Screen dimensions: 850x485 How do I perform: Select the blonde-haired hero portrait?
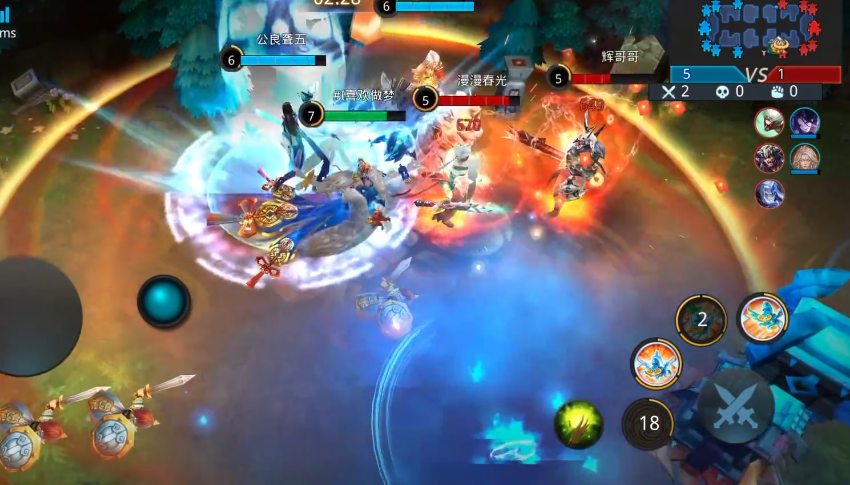tap(804, 158)
